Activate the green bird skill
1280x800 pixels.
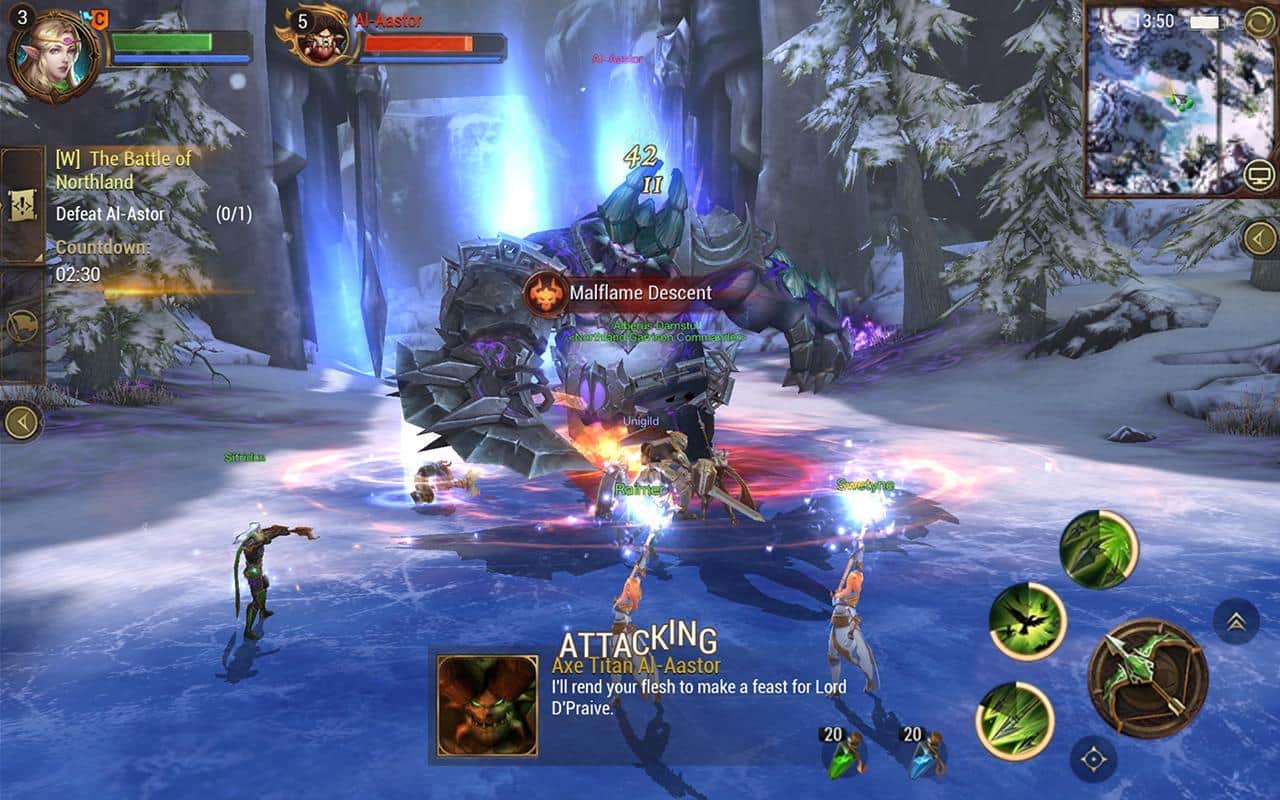(1027, 621)
